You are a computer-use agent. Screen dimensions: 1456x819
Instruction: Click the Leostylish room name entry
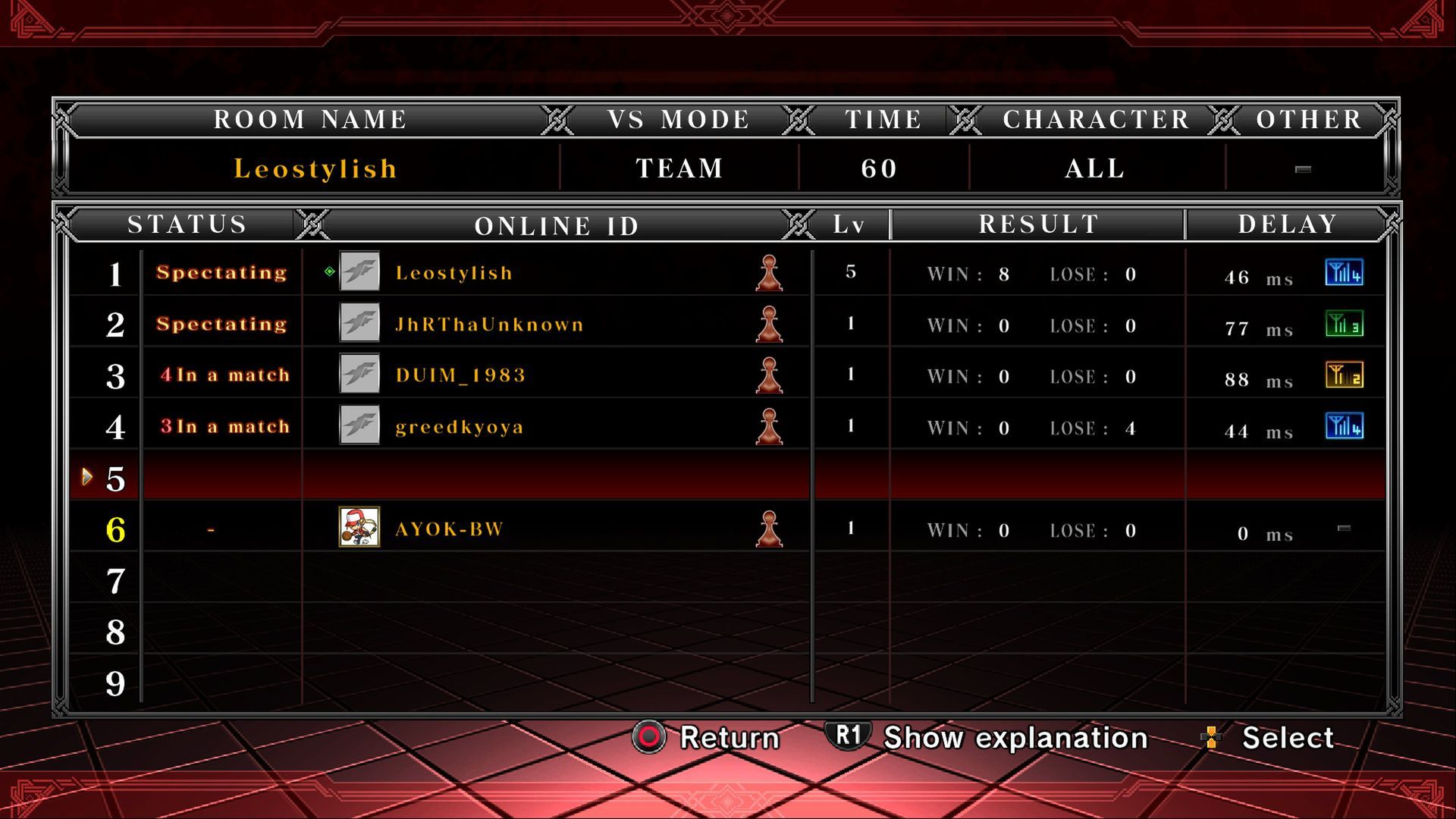pos(315,168)
